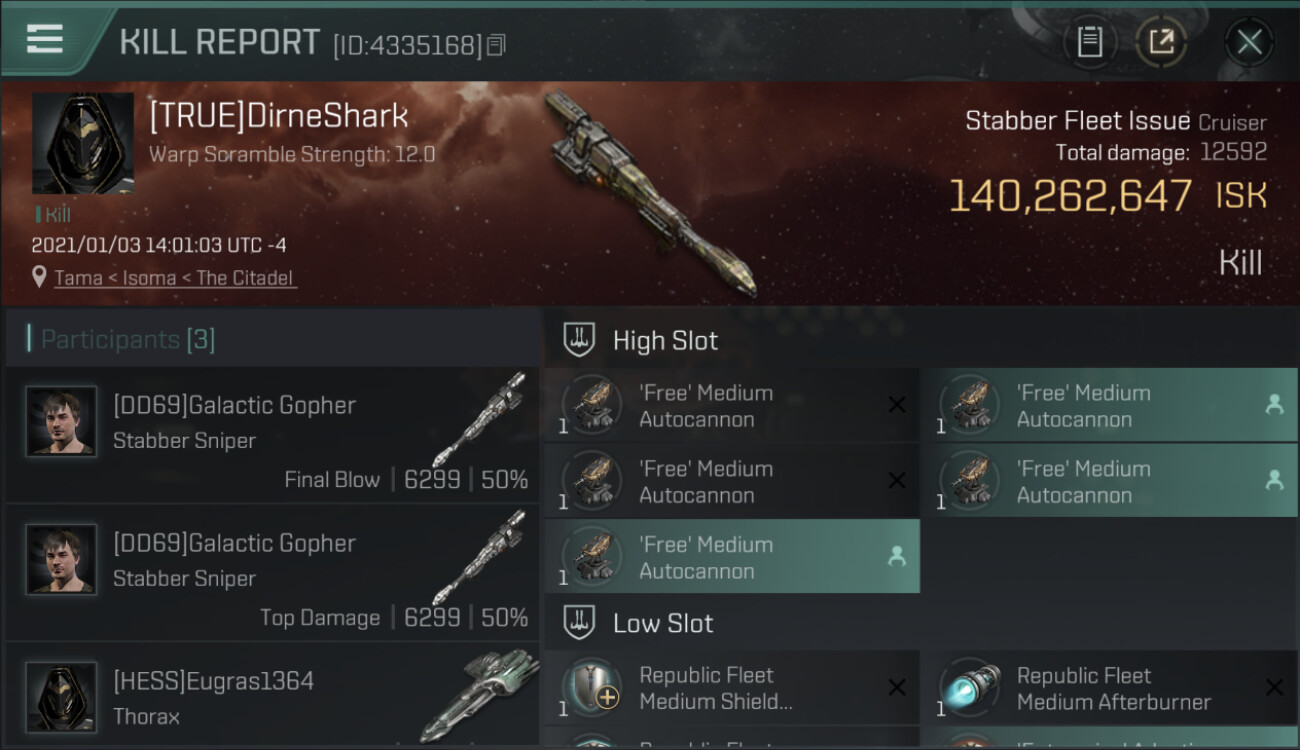Toggle the Low Slot section header
This screenshot has height=750, width=1300.
pos(663,623)
